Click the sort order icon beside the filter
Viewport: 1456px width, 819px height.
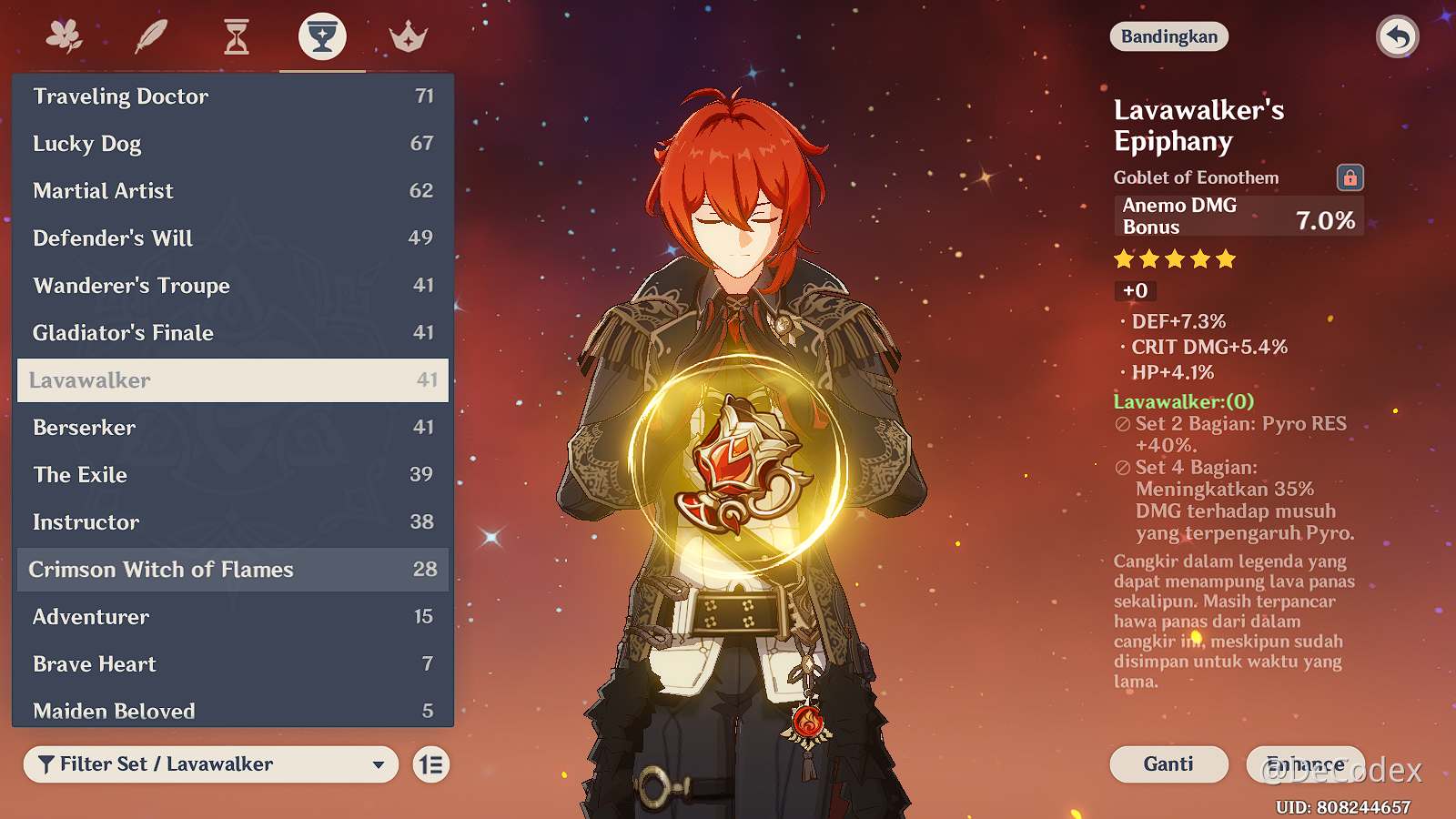430,764
